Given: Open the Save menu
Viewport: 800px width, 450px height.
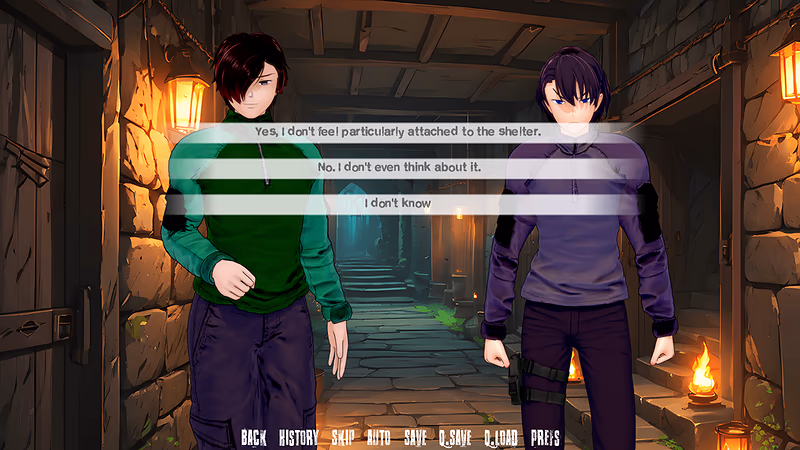Looking at the screenshot, I should 415,437.
